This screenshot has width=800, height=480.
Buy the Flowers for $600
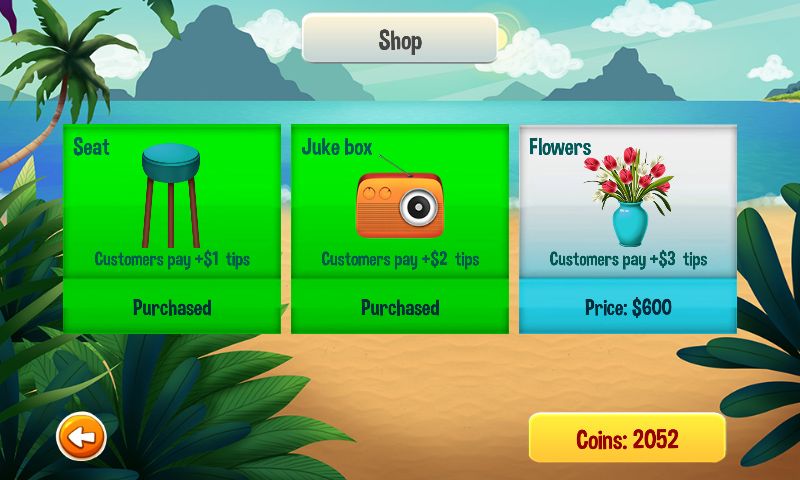point(628,307)
